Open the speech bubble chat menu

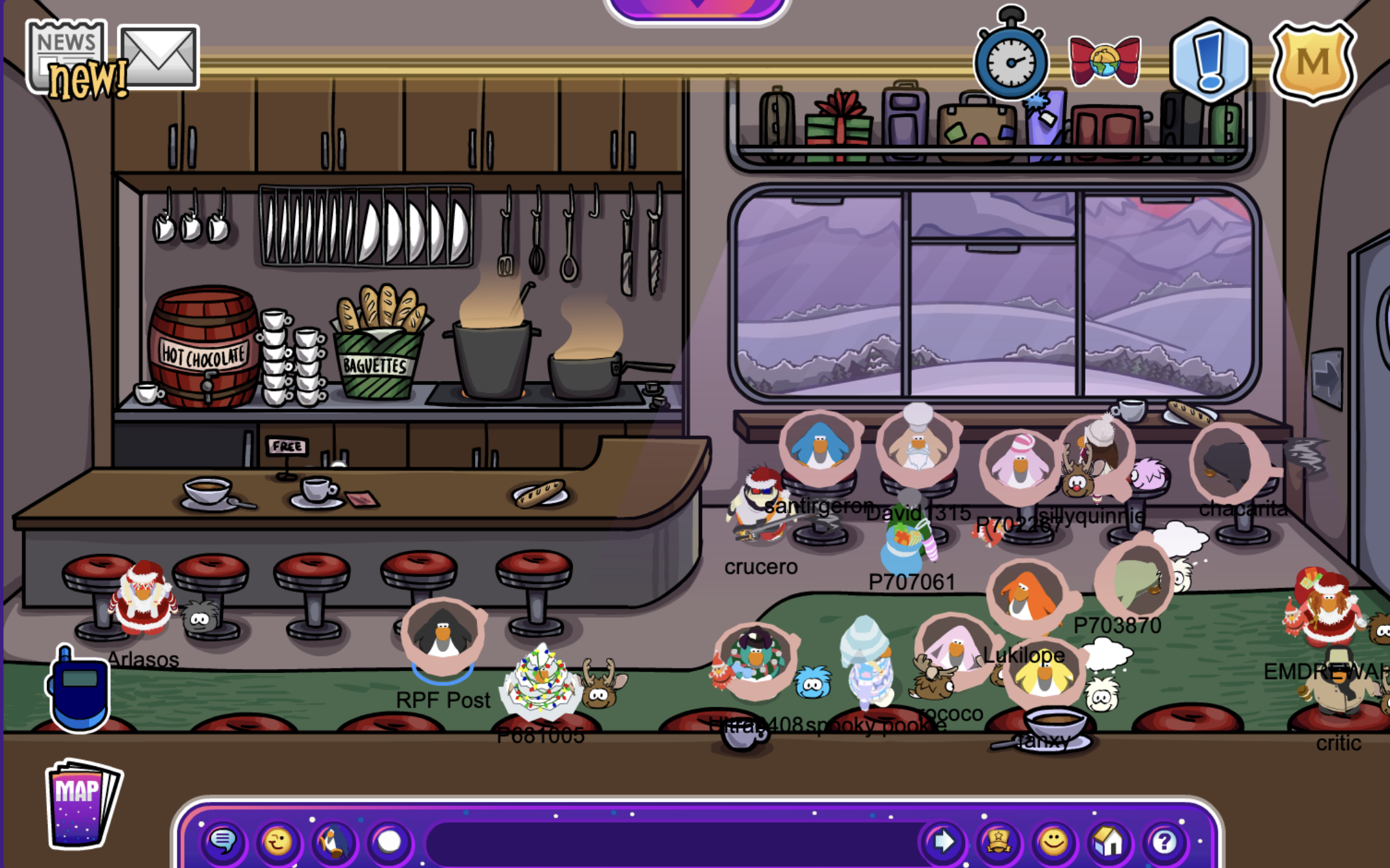pos(223,842)
